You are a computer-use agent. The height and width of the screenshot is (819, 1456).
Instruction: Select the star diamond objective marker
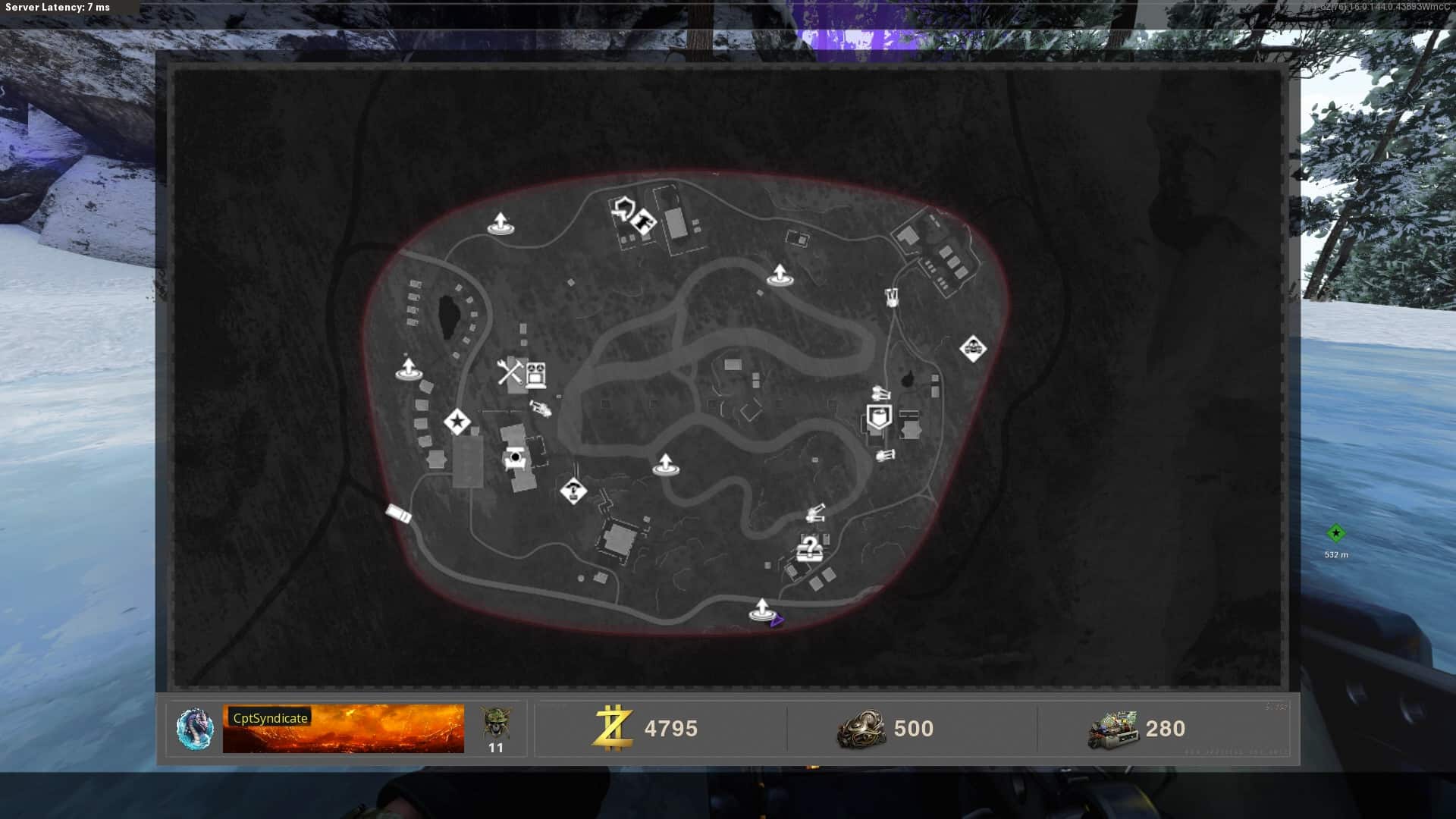[457, 422]
